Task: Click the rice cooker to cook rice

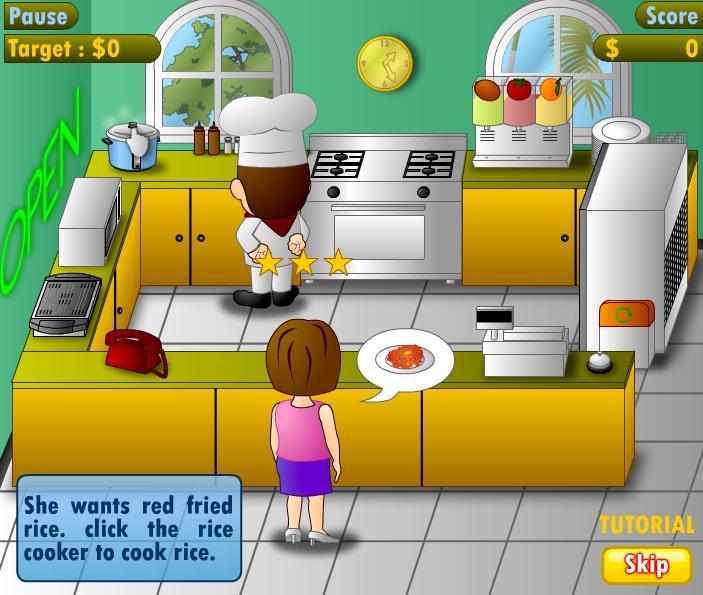Action: point(134,147)
